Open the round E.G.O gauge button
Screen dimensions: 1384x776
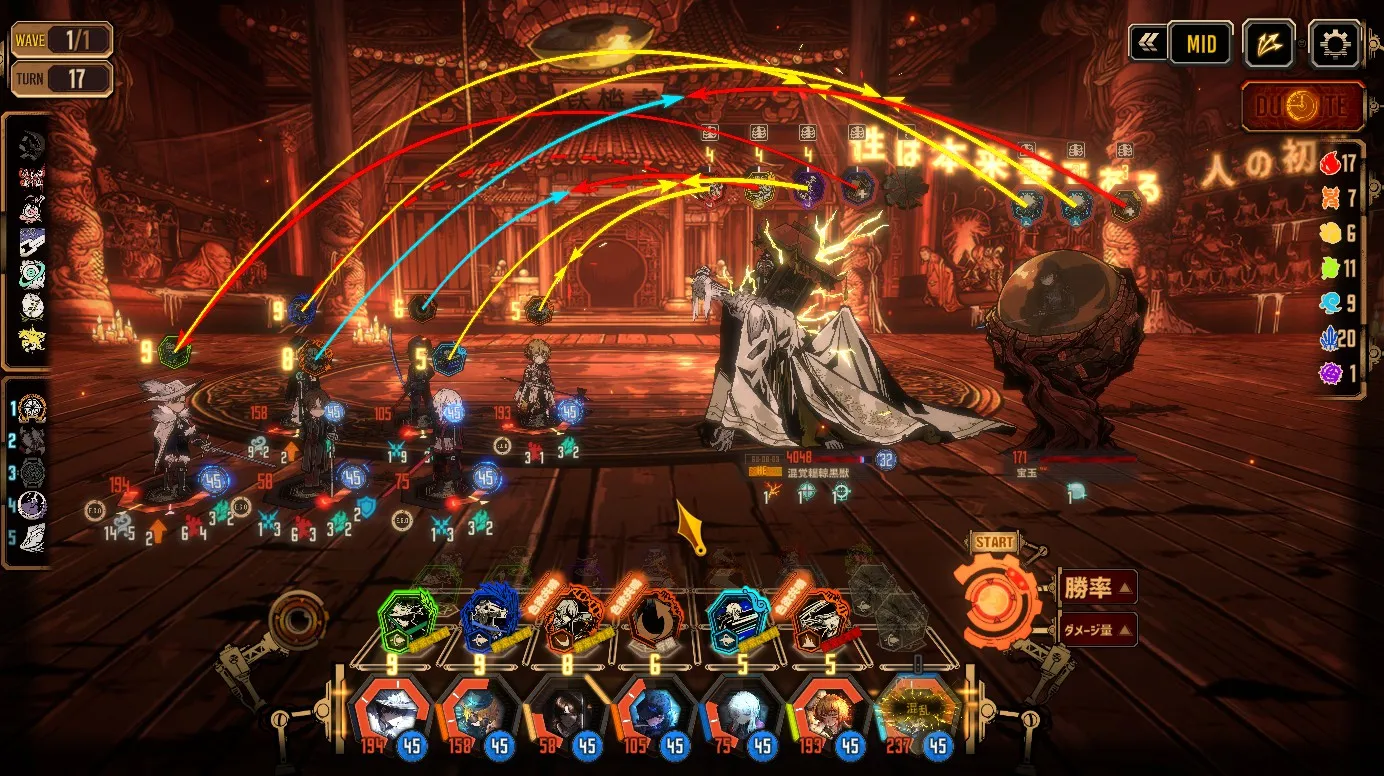[297, 620]
